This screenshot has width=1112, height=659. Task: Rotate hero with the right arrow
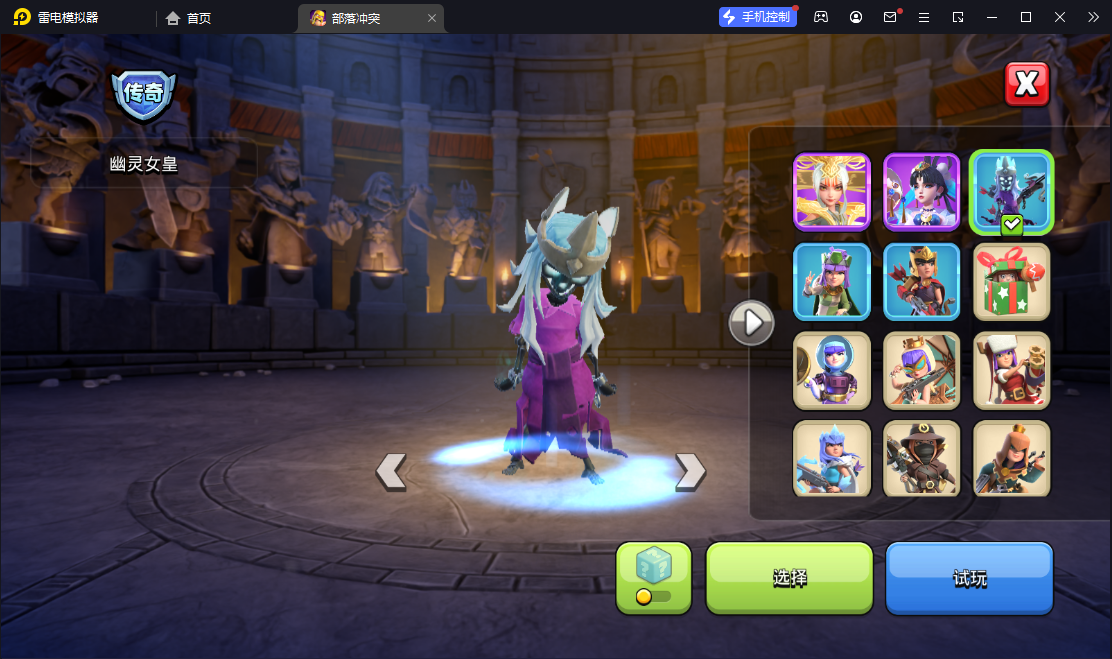point(690,471)
